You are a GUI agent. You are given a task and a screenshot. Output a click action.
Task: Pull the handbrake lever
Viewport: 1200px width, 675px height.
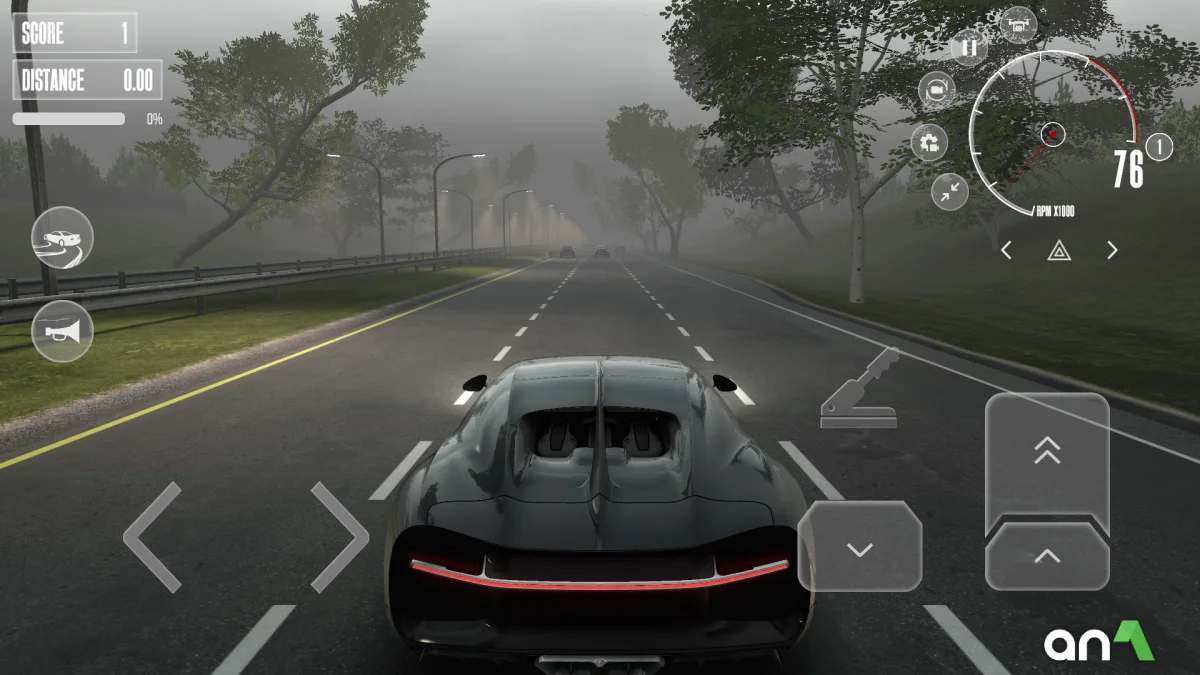point(859,390)
